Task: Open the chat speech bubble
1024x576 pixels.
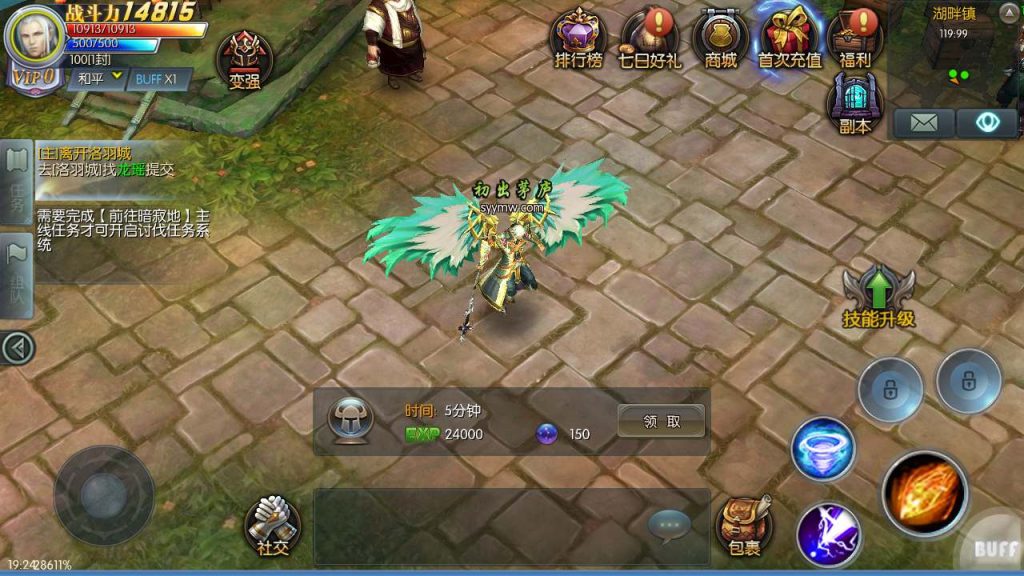Action: 669,523
